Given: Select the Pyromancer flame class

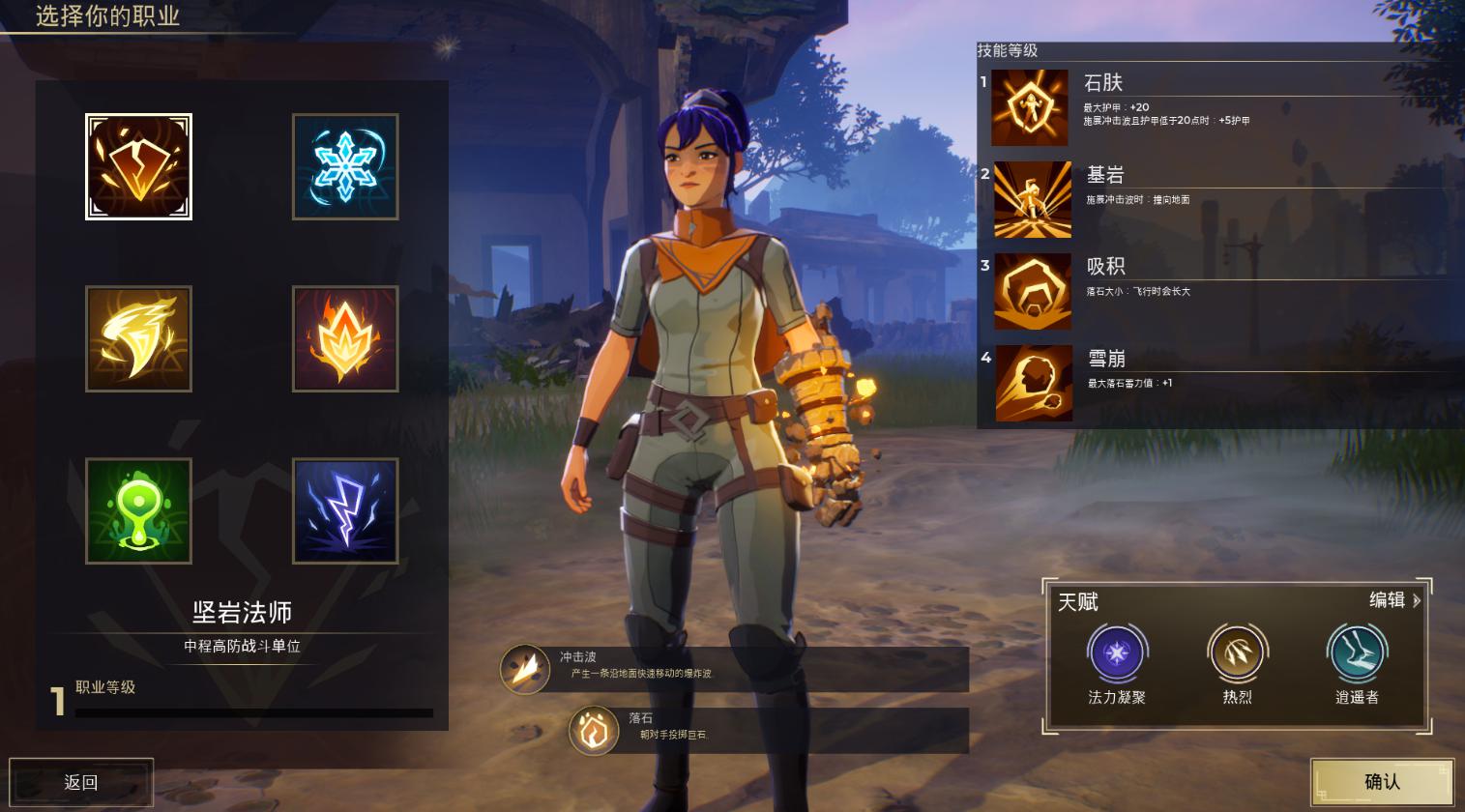Looking at the screenshot, I should tap(345, 339).
